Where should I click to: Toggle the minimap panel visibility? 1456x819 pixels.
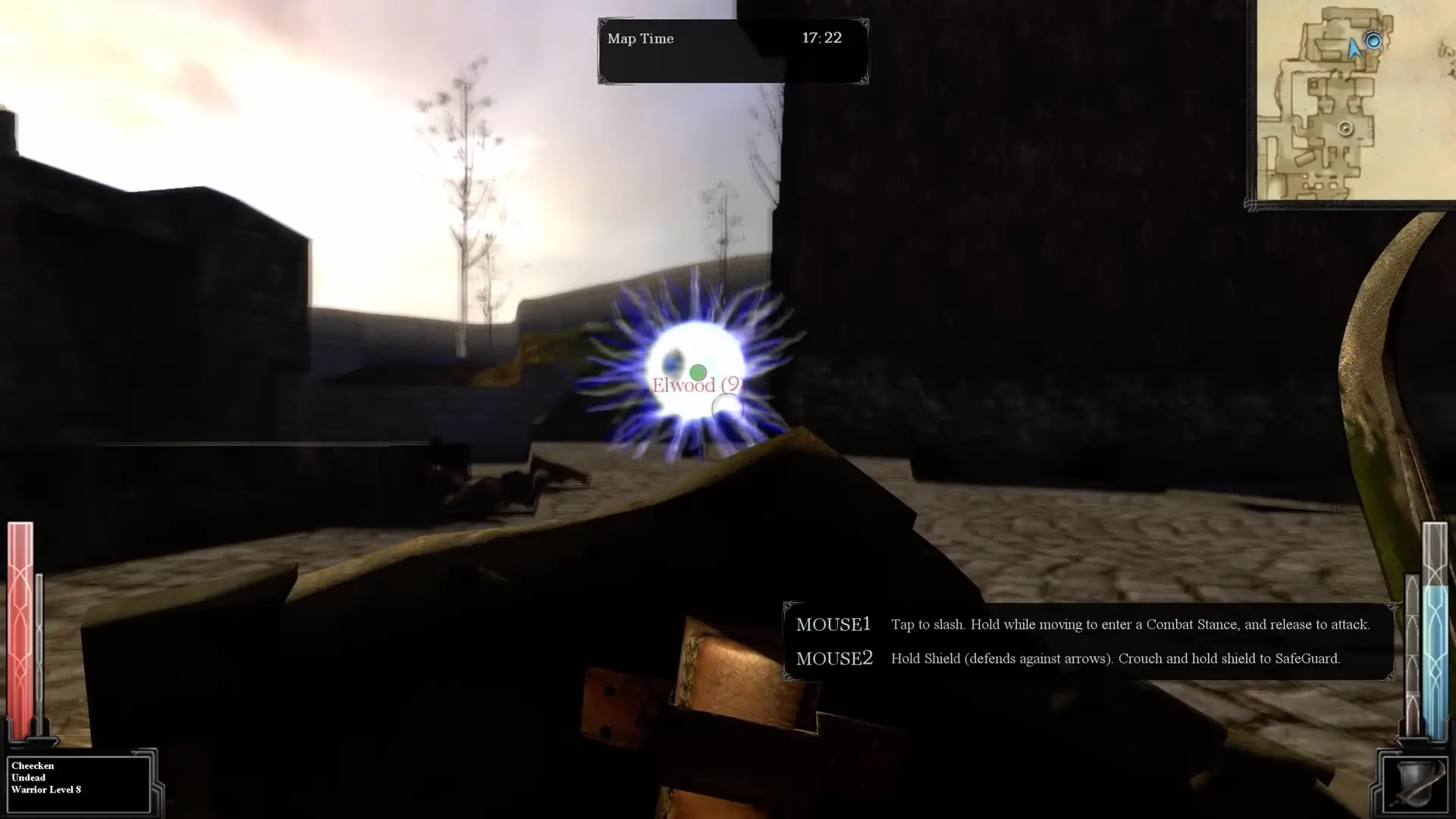(x=1354, y=102)
